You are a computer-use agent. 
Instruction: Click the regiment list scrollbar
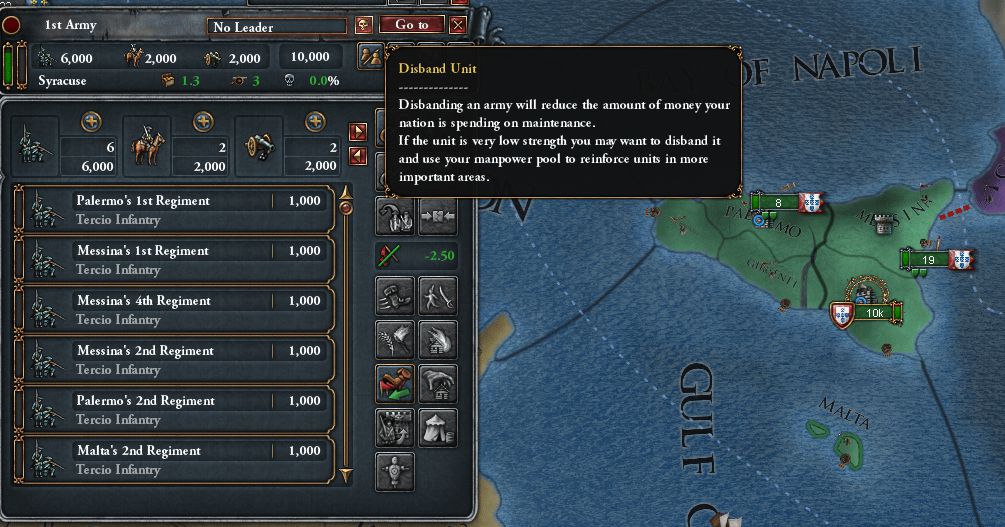point(346,330)
